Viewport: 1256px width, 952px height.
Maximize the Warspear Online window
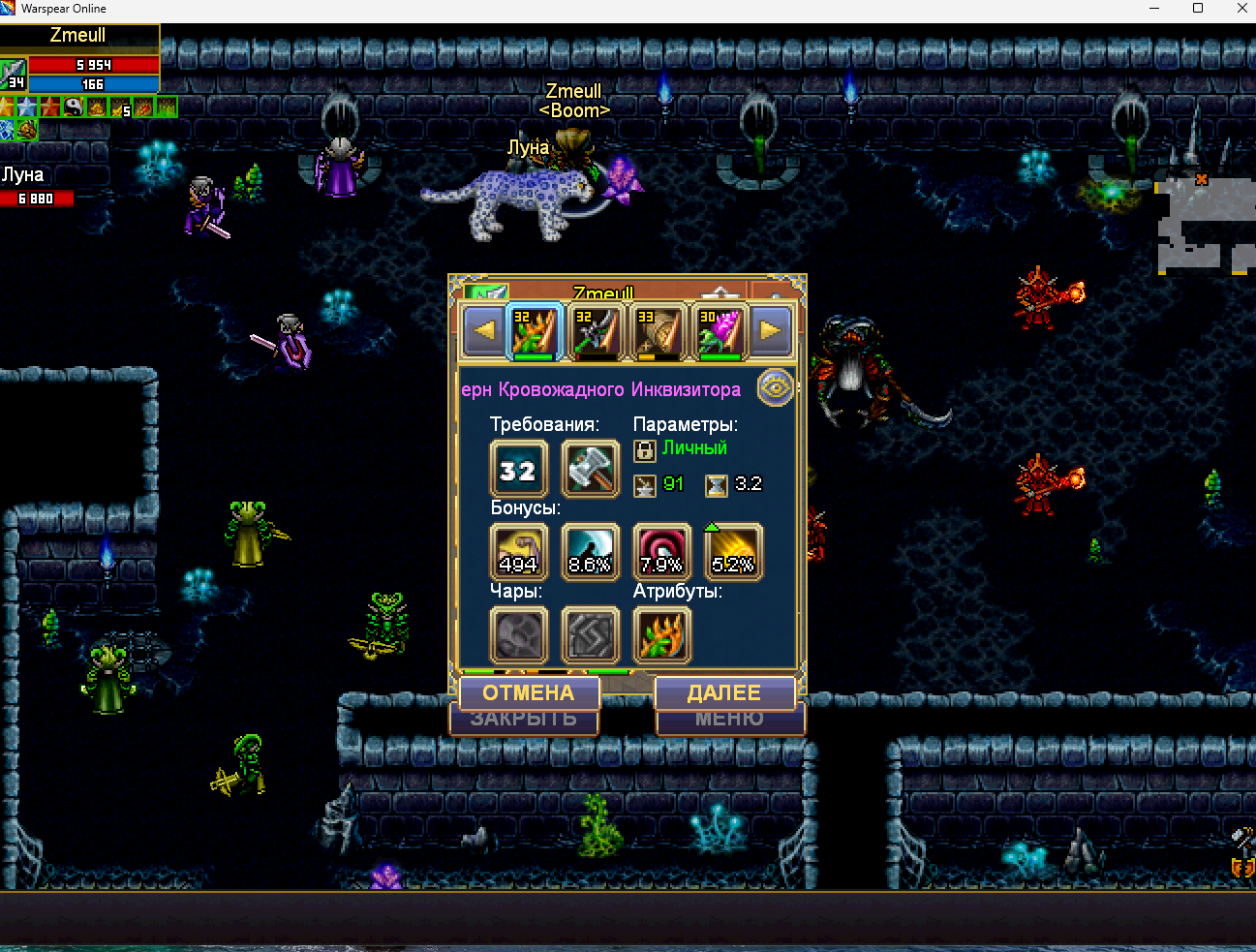[x=1198, y=9]
